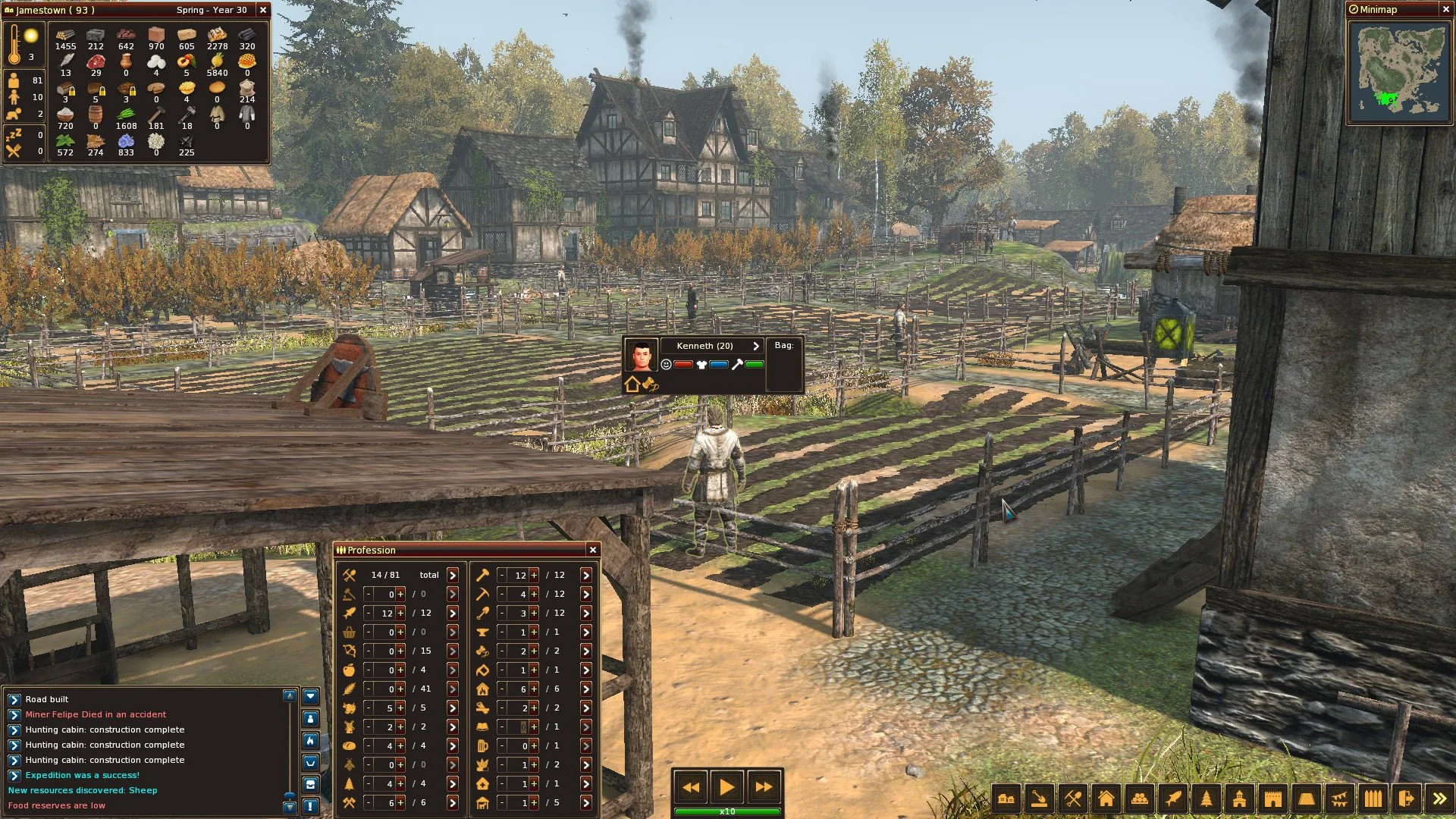Open the forestry buildings category
This screenshot has height=819, width=1456.
pos(1206,798)
